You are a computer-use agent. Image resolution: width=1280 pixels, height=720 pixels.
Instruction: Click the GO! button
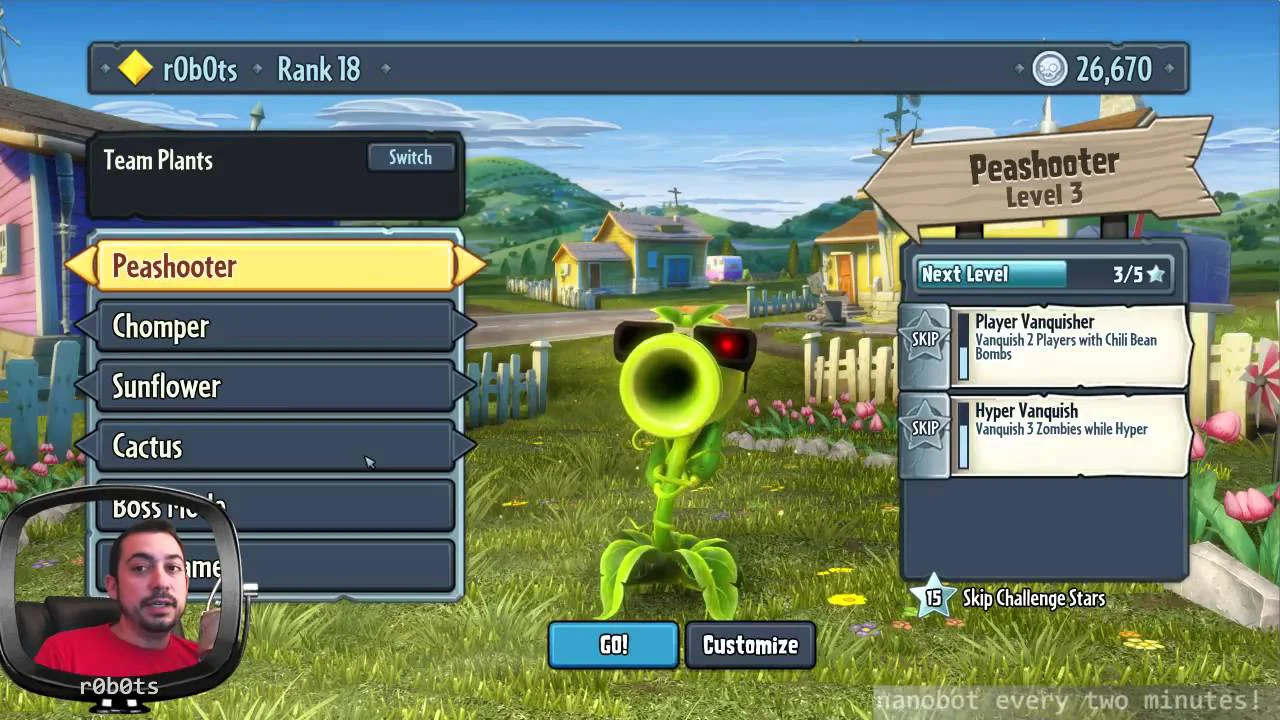[x=613, y=645]
